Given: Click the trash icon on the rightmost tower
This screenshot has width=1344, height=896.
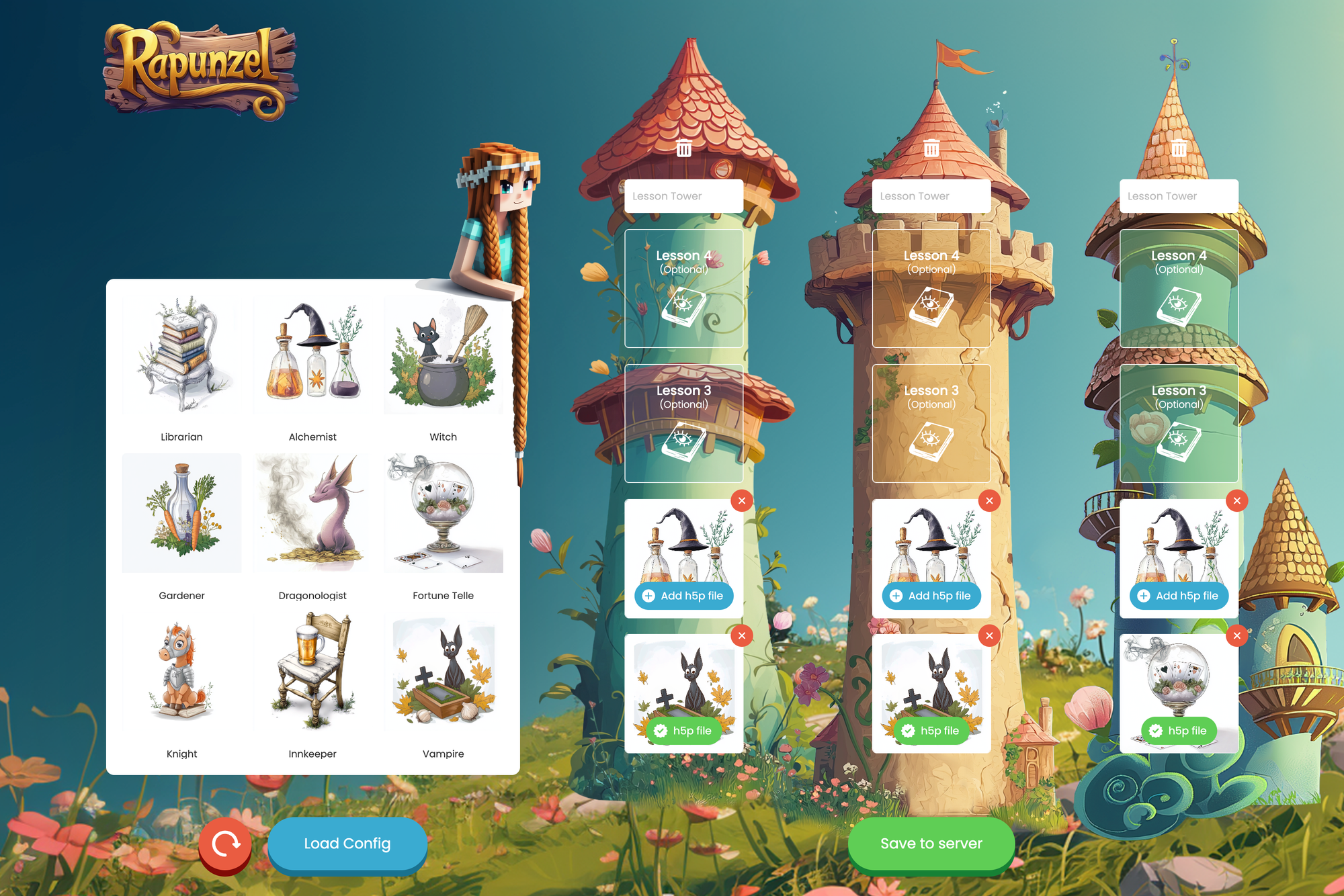Looking at the screenshot, I should [1178, 149].
